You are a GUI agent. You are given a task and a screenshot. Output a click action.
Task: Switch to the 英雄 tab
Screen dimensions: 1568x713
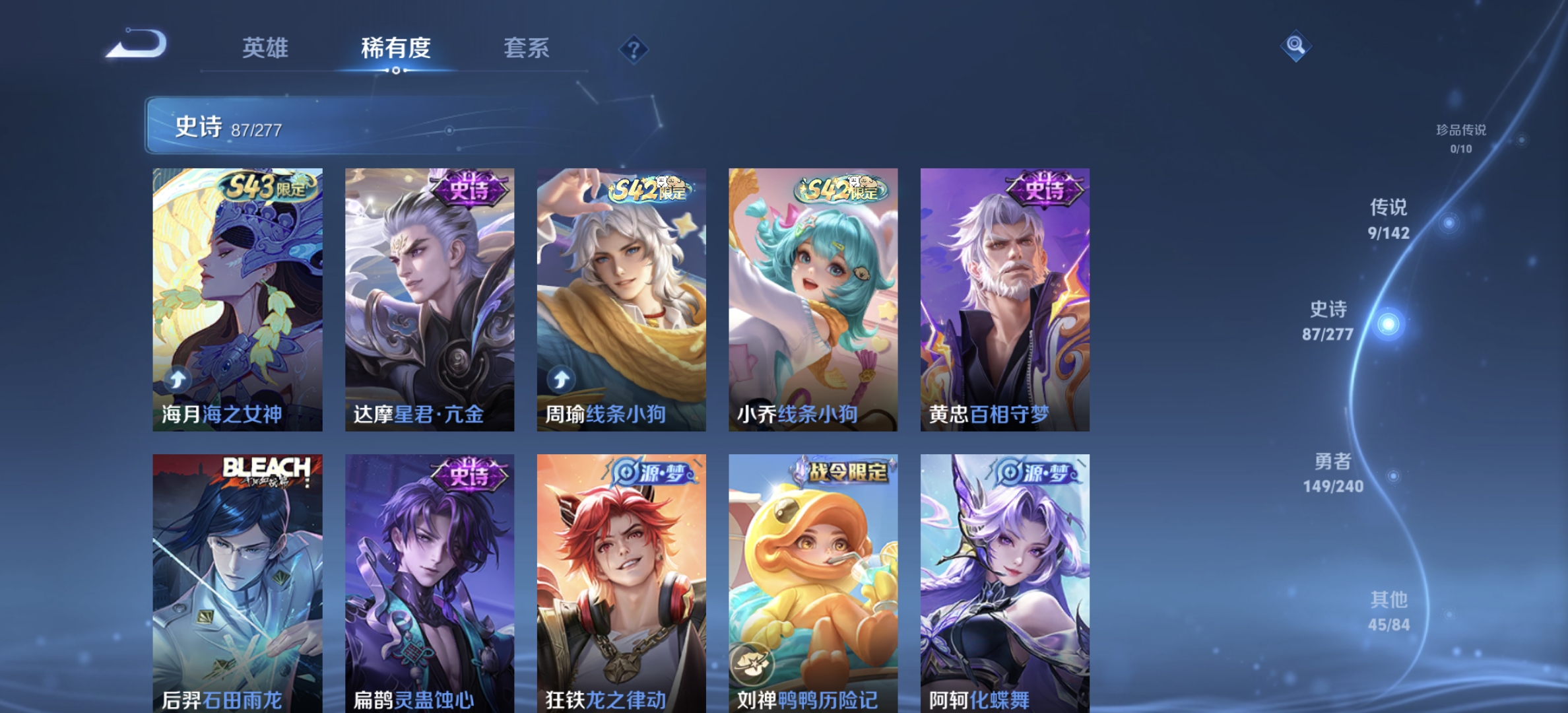pos(267,48)
